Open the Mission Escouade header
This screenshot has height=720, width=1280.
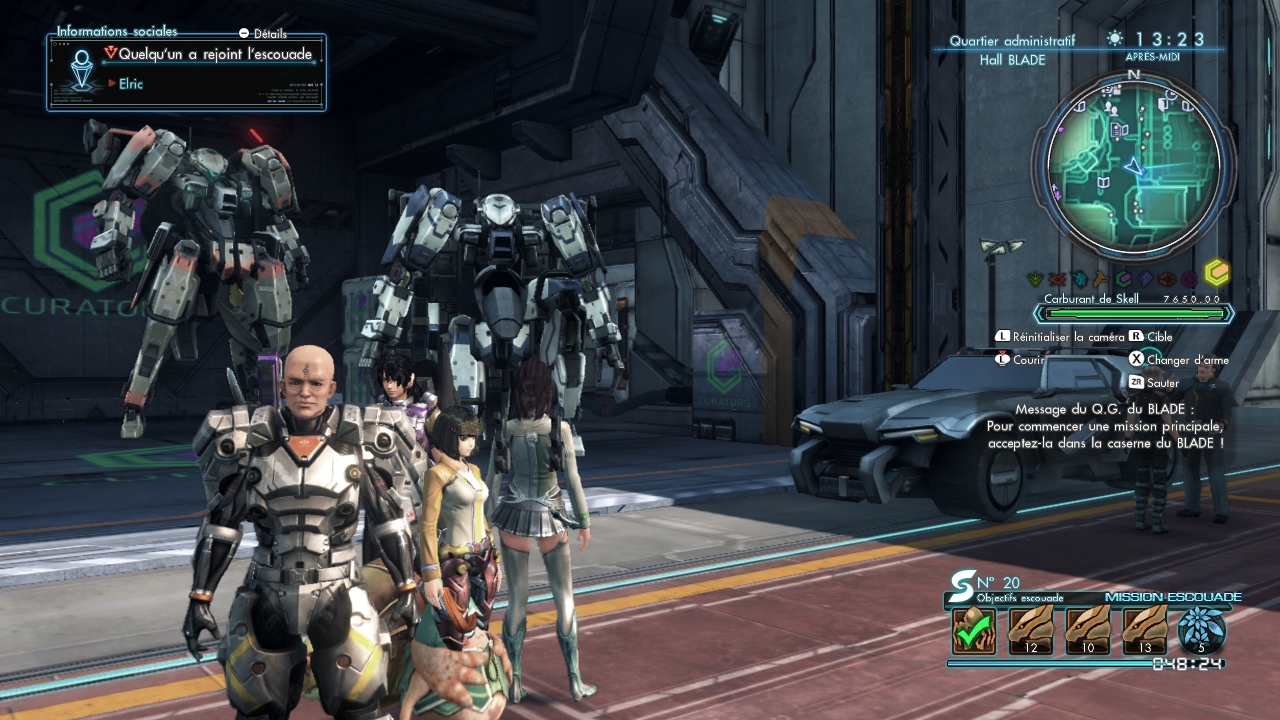1173,597
